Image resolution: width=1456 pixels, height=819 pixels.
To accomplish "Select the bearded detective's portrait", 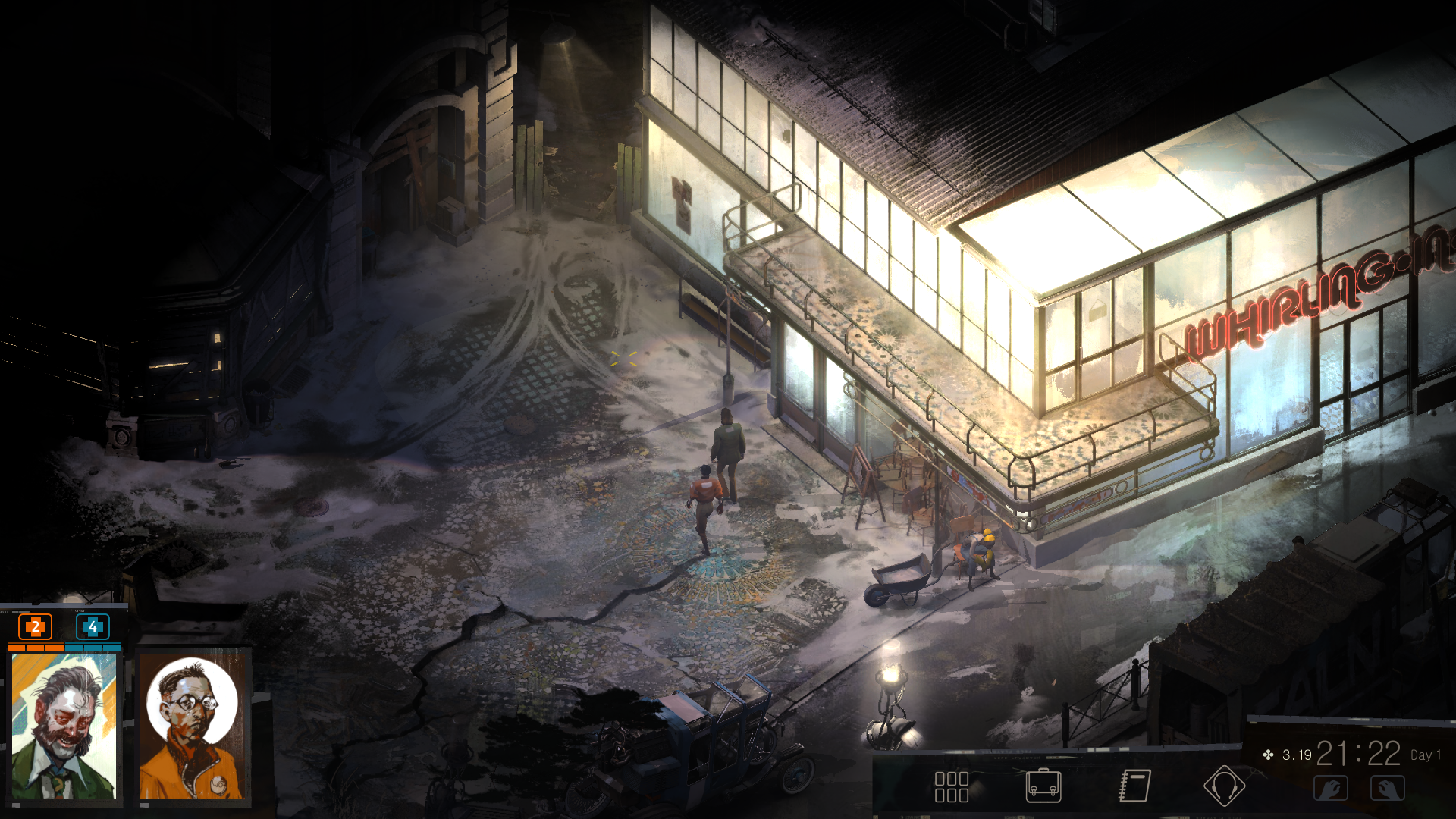I will point(64,726).
